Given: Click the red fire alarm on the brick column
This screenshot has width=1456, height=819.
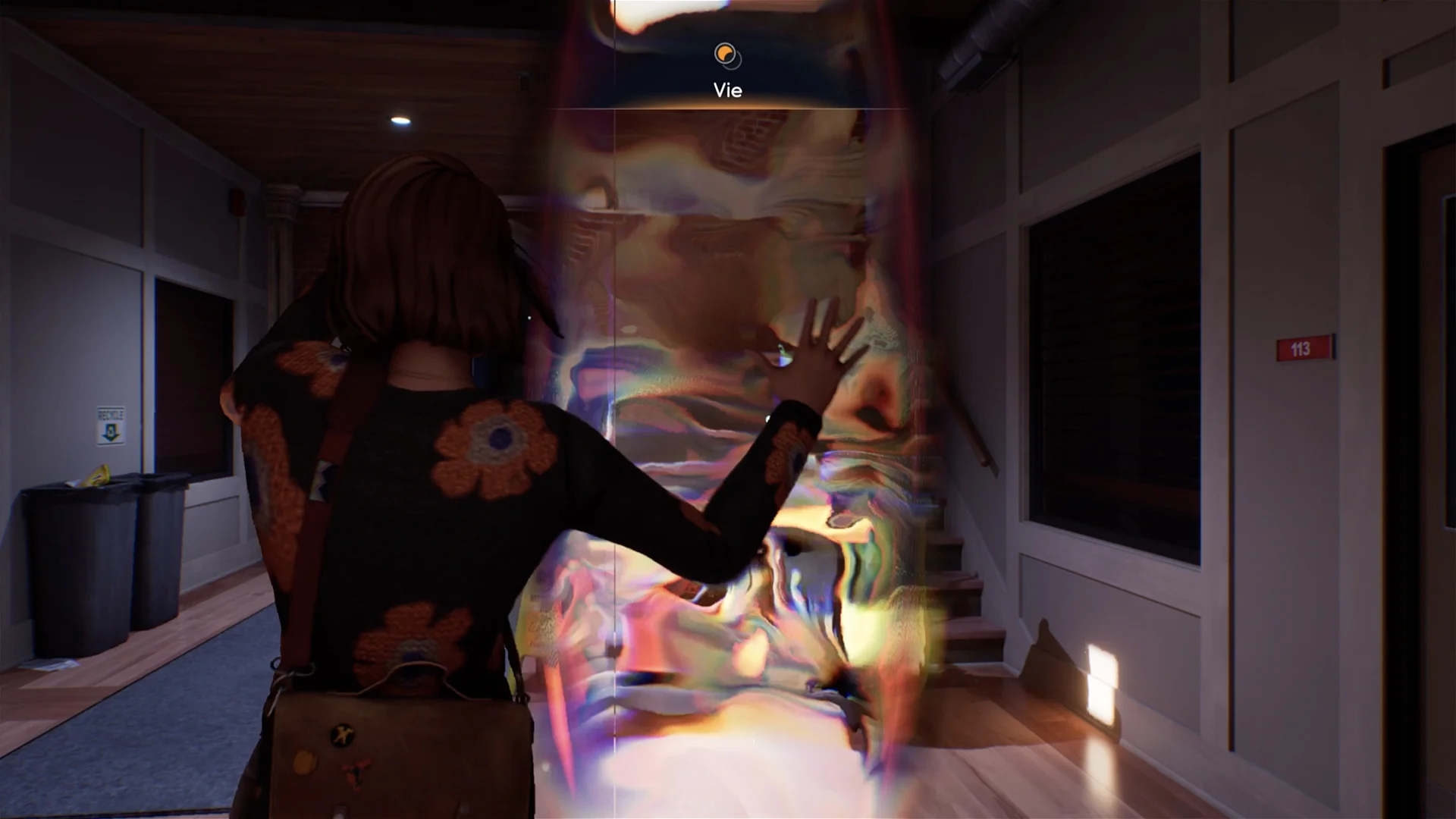Looking at the screenshot, I should [236, 203].
